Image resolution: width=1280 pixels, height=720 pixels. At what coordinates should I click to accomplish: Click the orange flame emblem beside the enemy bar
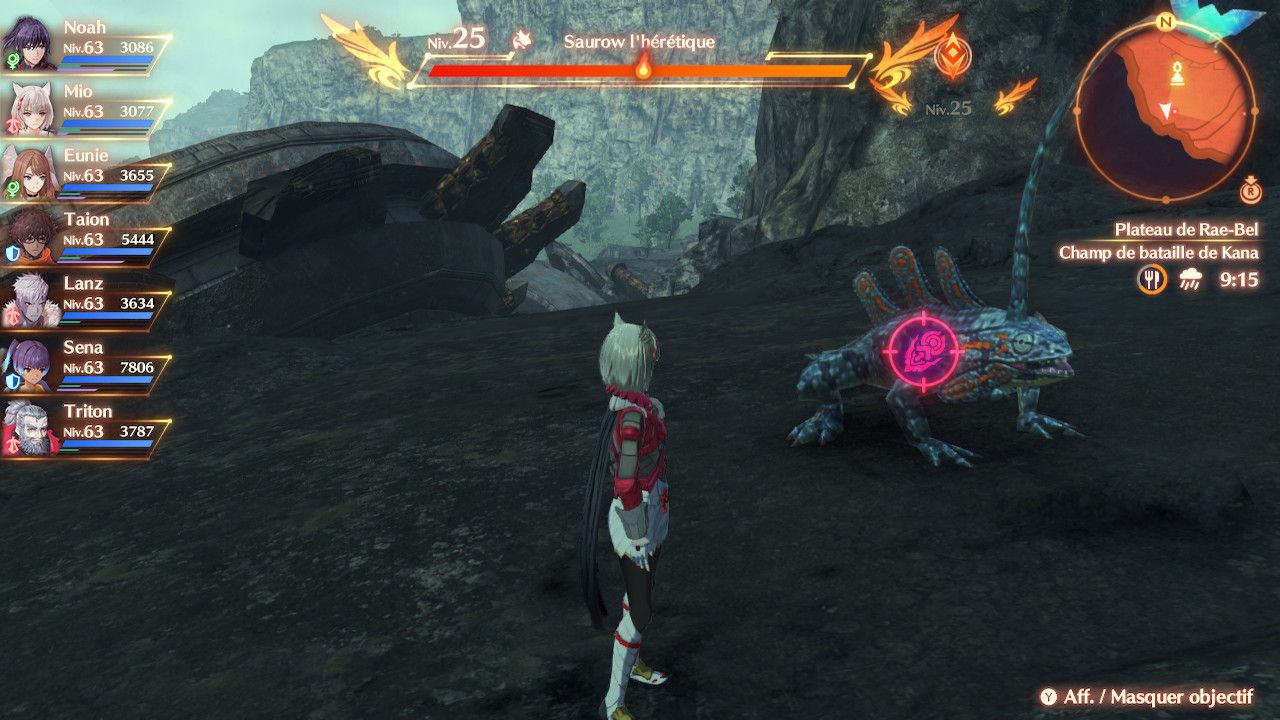click(x=951, y=56)
